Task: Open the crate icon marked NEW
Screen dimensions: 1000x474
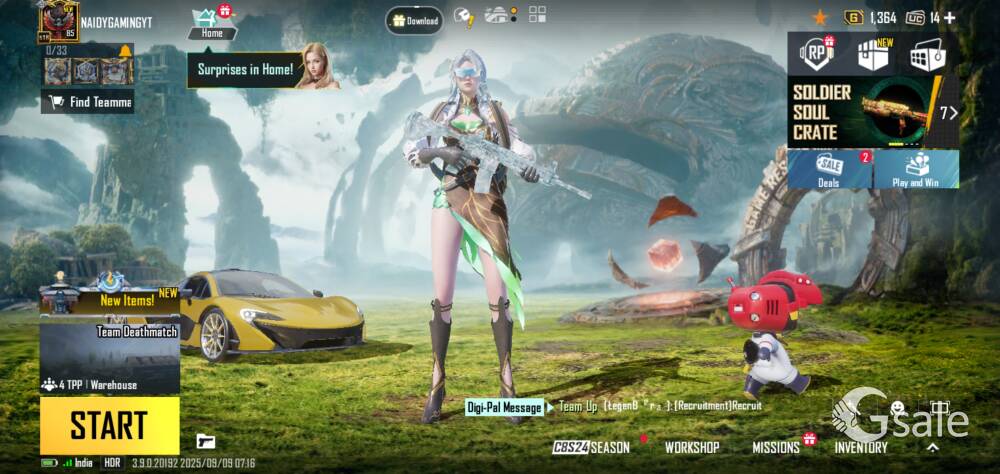Action: click(872, 55)
